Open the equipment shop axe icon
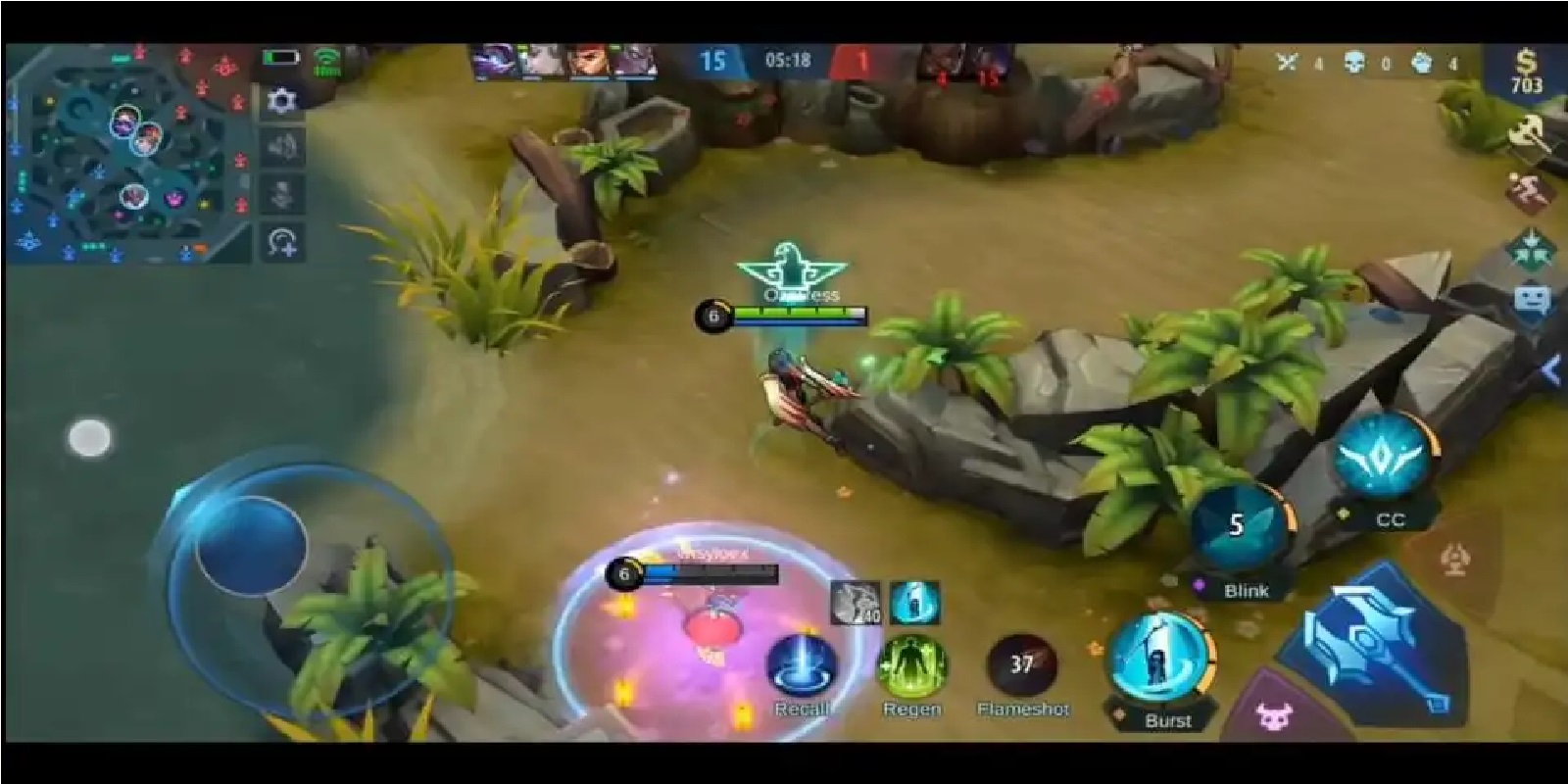Image resolution: width=1568 pixels, height=784 pixels. tap(1529, 132)
